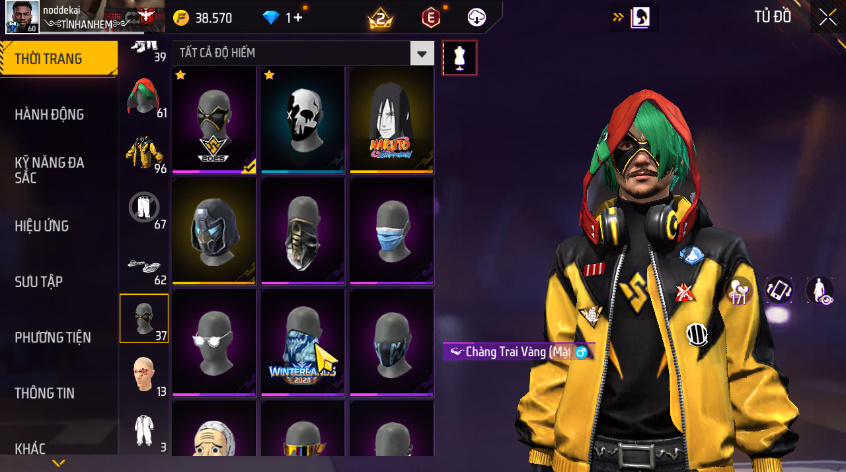Select the white sunglasses item
The height and width of the screenshot is (472, 846).
click(x=215, y=343)
